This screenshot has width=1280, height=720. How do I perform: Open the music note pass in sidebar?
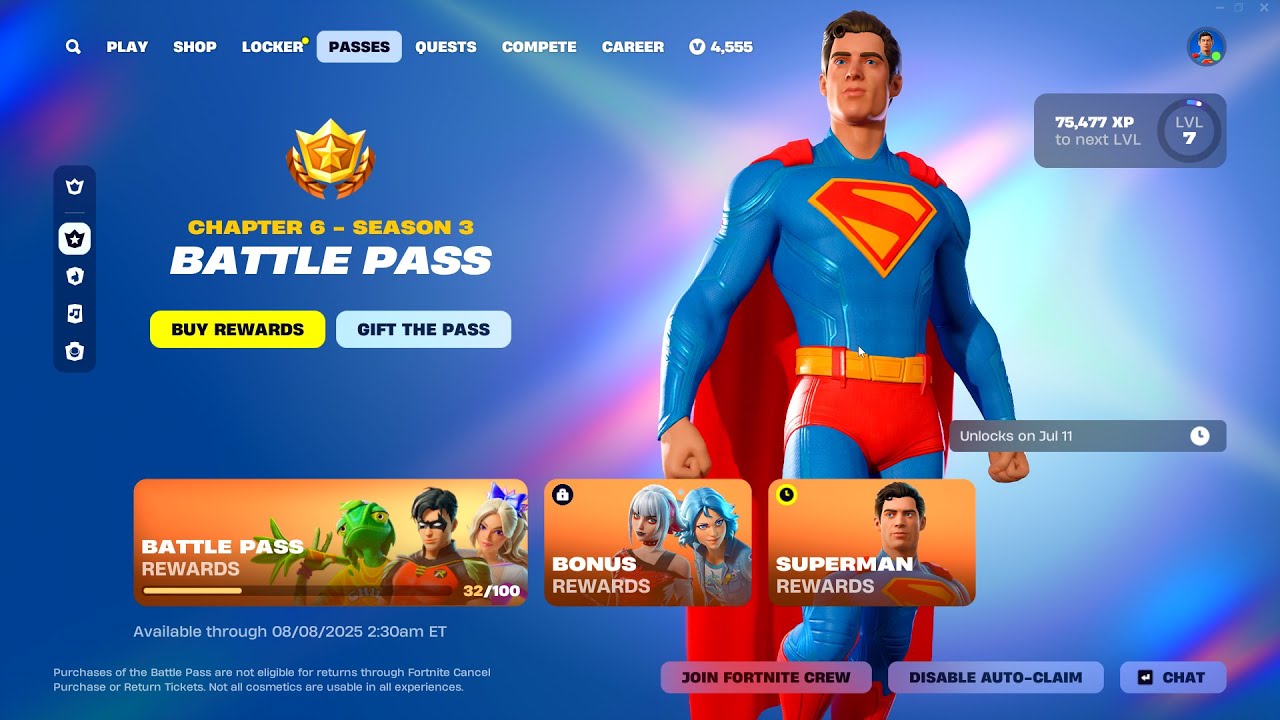pos(75,314)
